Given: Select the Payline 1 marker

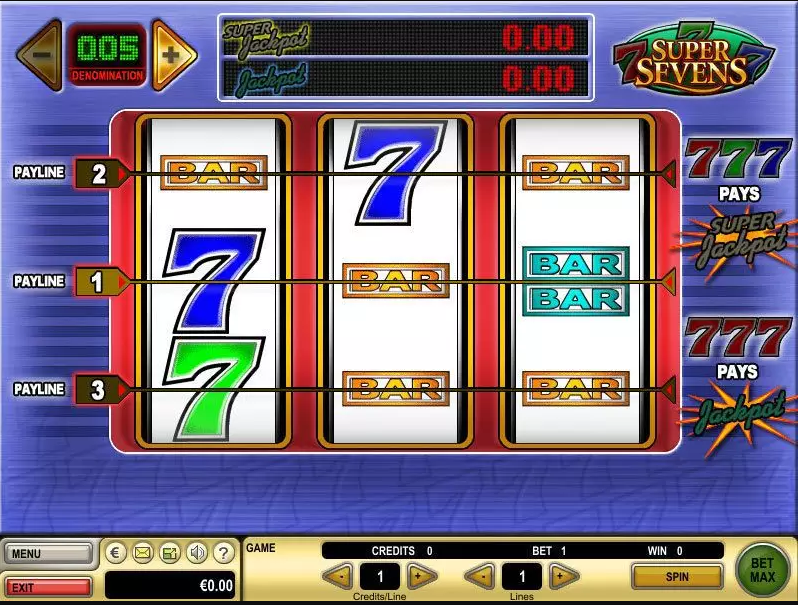Looking at the screenshot, I should [x=98, y=282].
